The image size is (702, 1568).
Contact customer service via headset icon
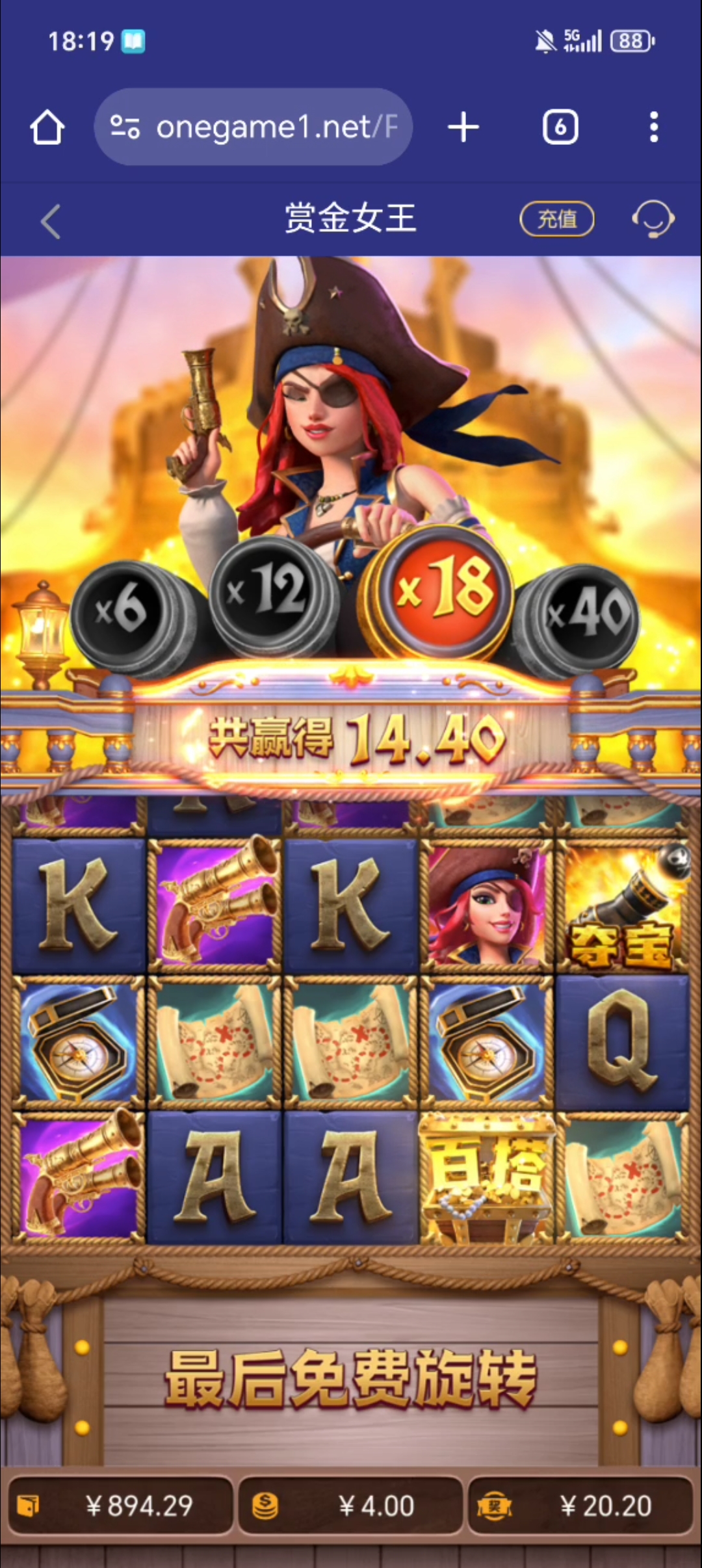(653, 219)
